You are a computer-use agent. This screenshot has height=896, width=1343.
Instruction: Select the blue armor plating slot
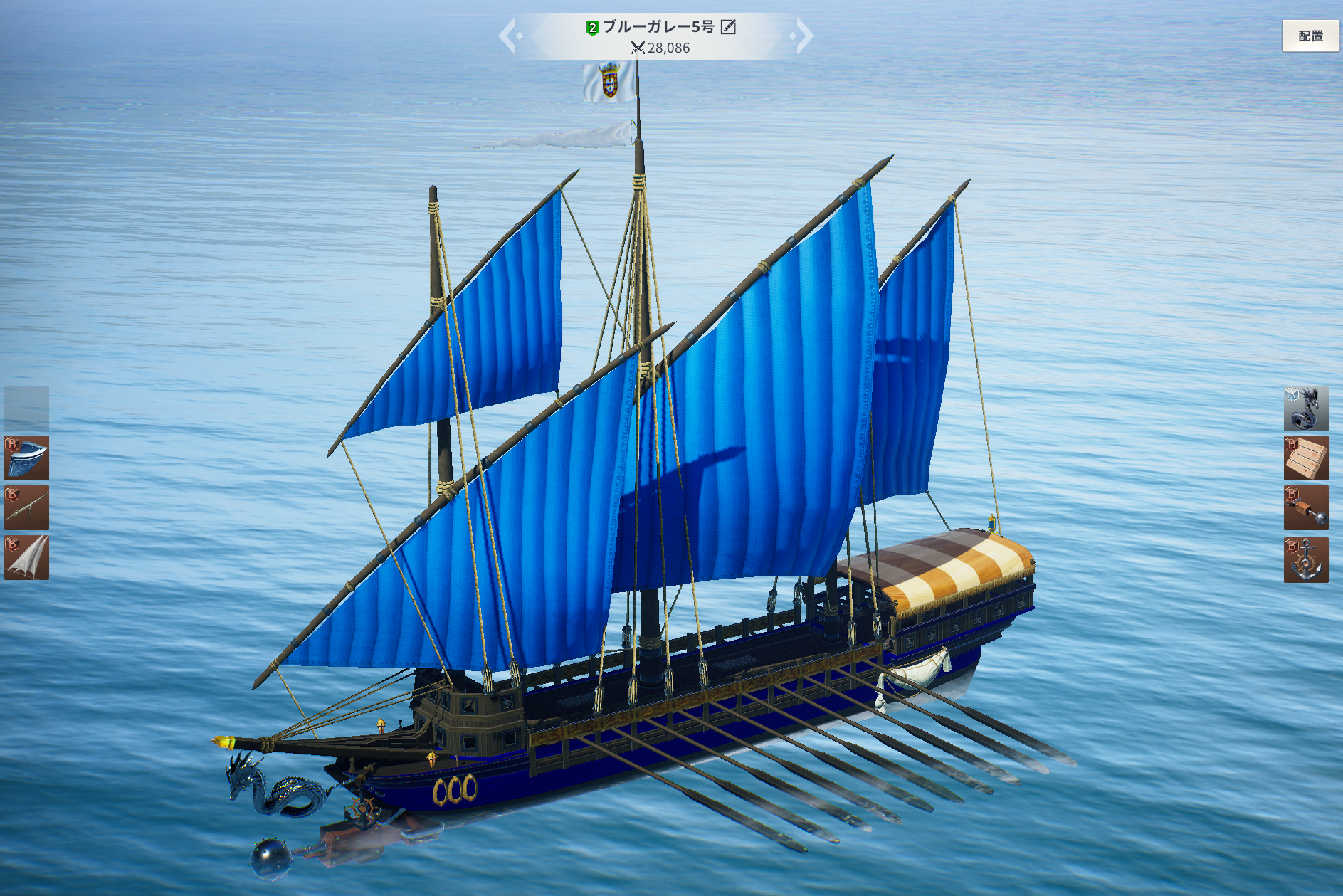tap(27, 458)
